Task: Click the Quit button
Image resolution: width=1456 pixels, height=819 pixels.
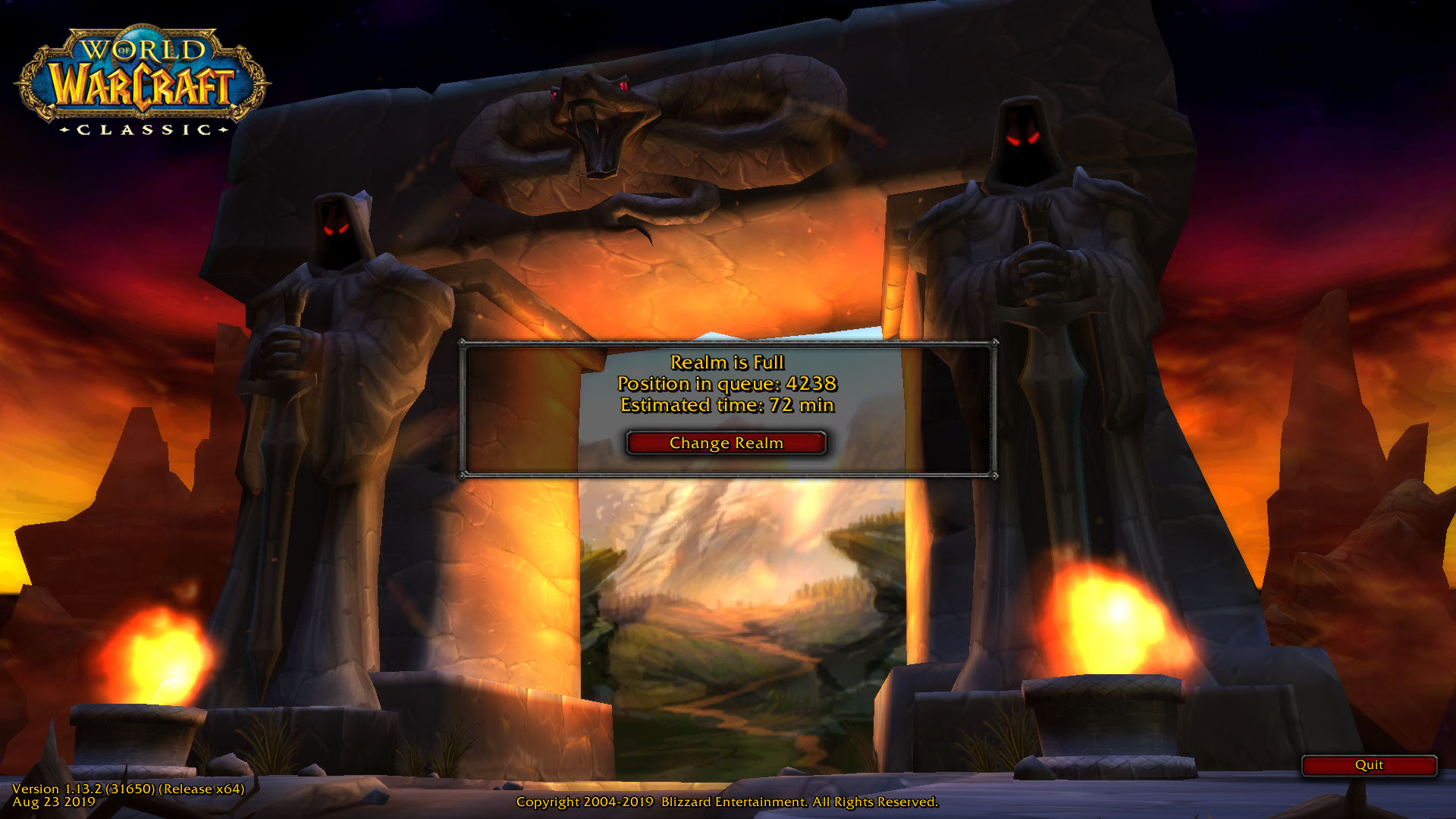Action: point(1370,765)
